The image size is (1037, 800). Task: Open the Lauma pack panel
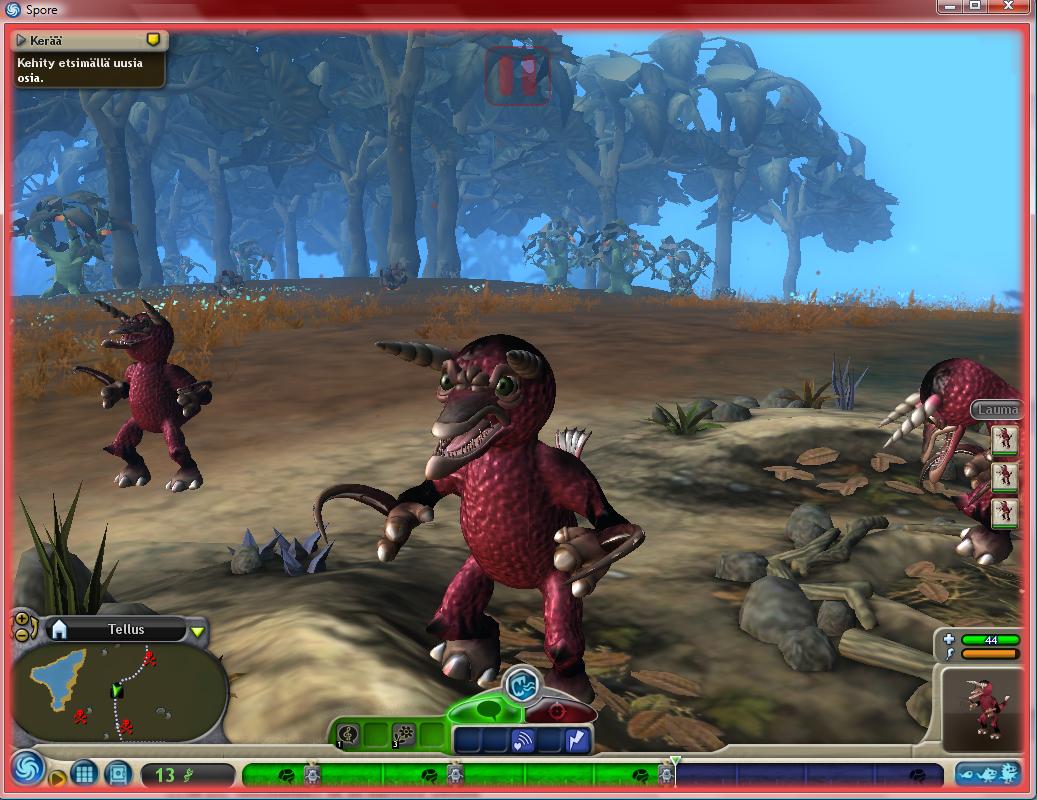[996, 409]
